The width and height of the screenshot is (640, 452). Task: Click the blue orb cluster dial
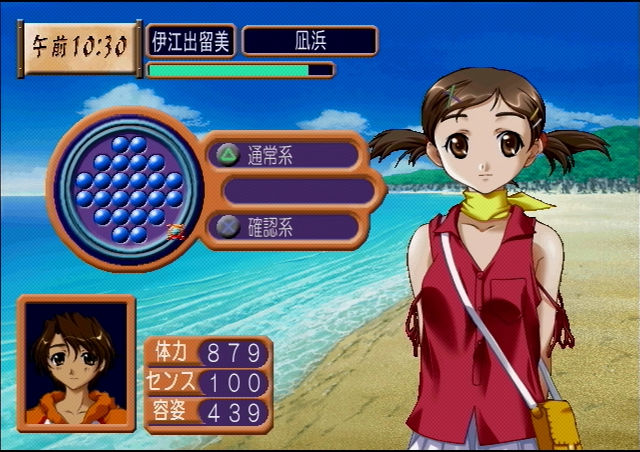point(126,189)
